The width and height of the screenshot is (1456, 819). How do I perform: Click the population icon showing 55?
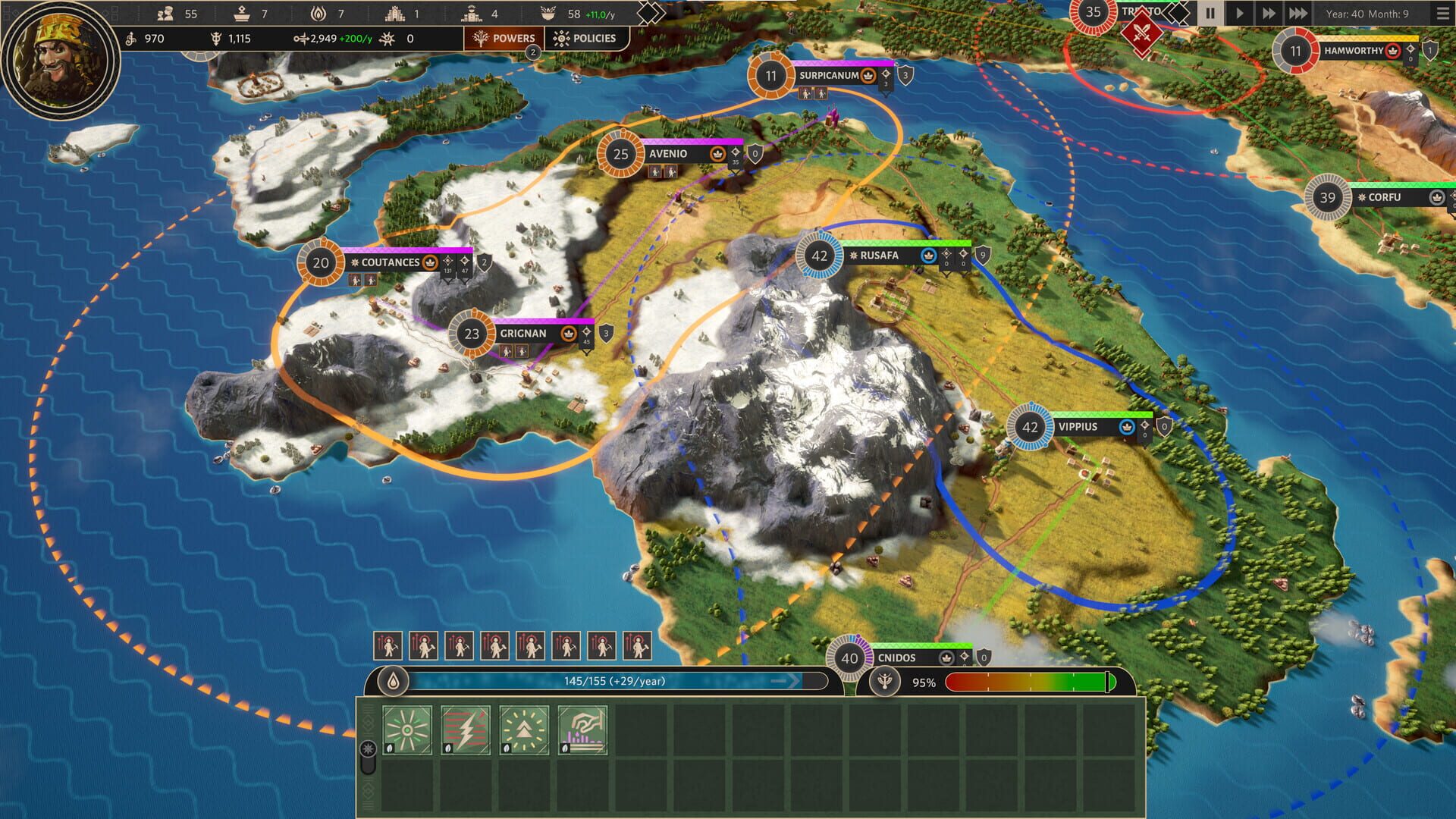[165, 13]
